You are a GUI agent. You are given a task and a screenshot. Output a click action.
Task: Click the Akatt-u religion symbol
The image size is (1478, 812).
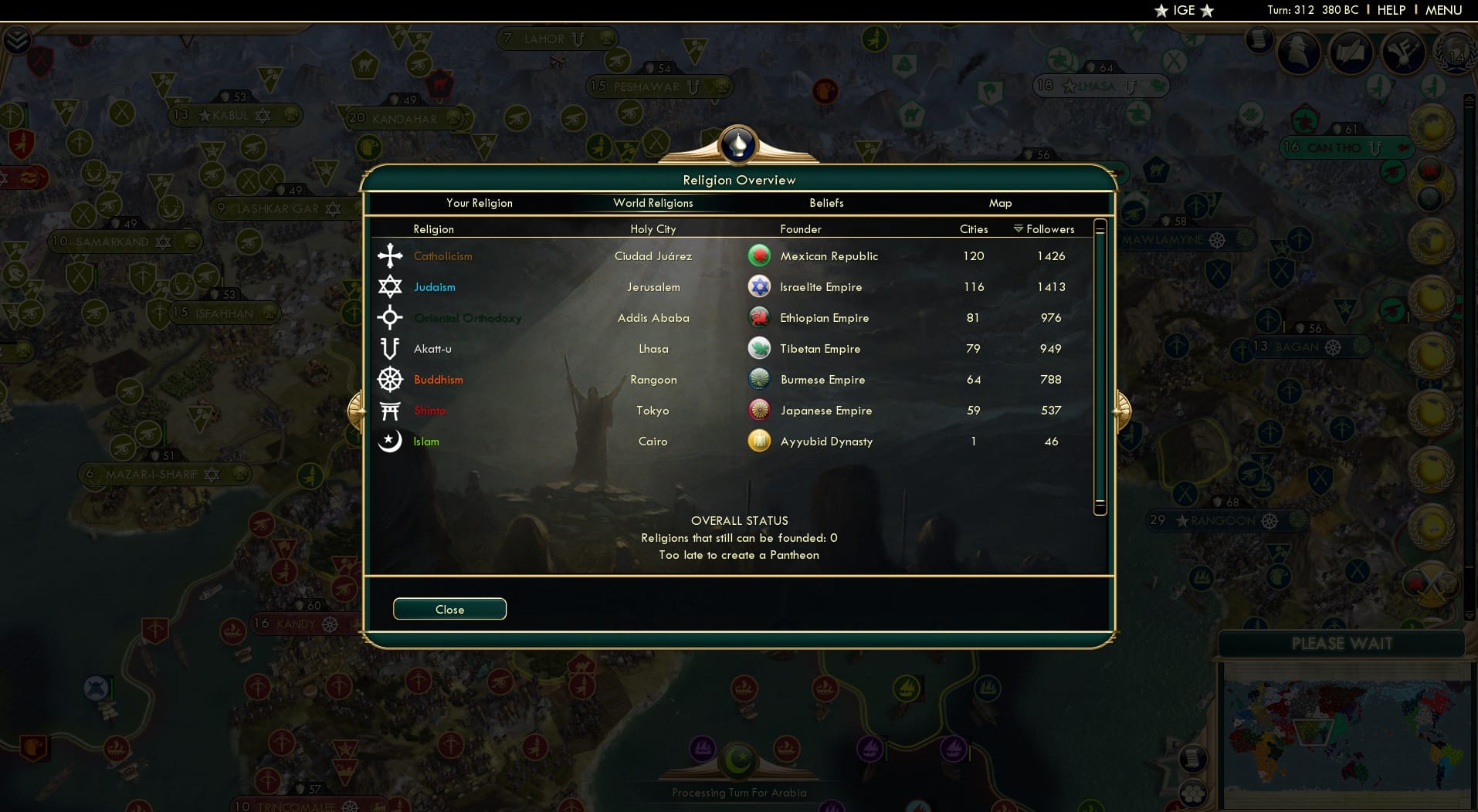coord(392,348)
